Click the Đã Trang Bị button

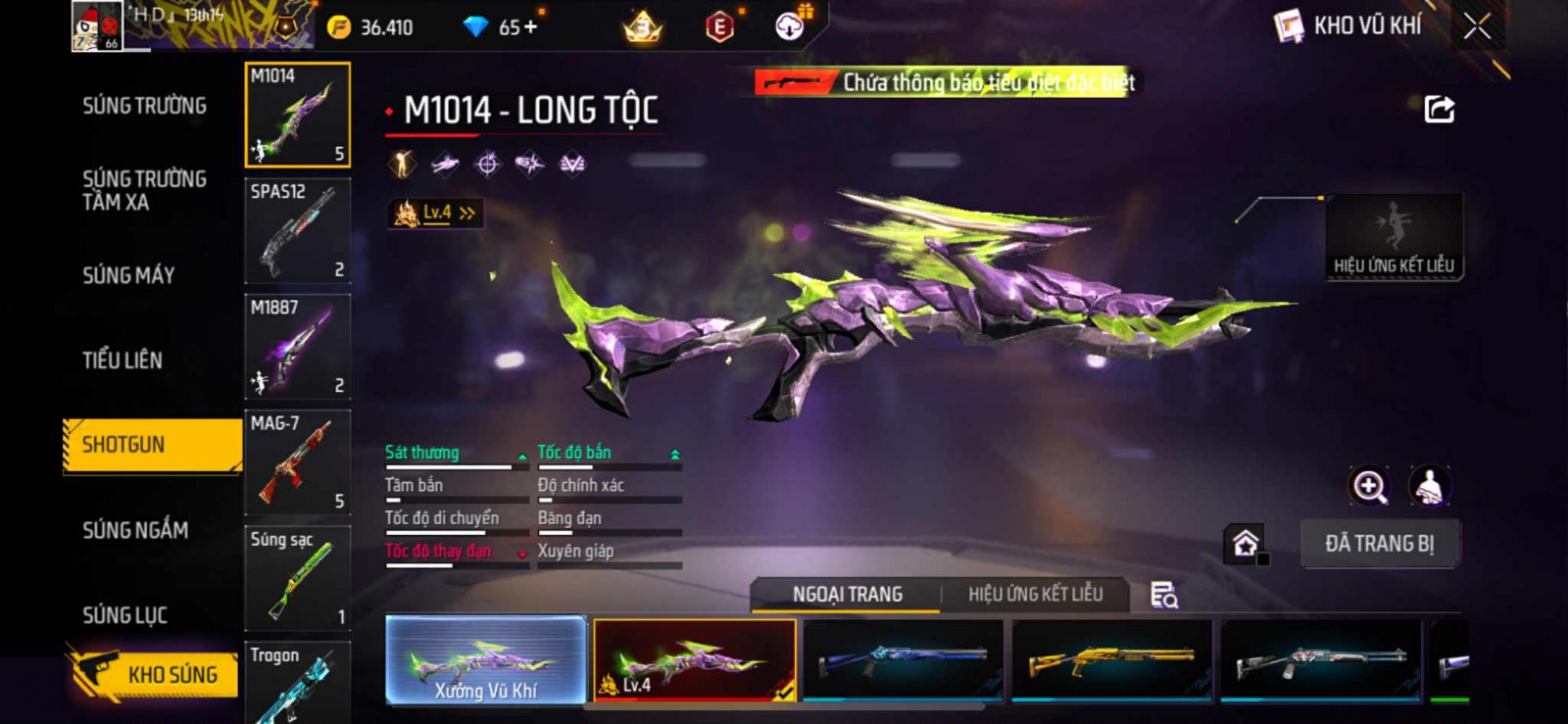pos(1379,544)
